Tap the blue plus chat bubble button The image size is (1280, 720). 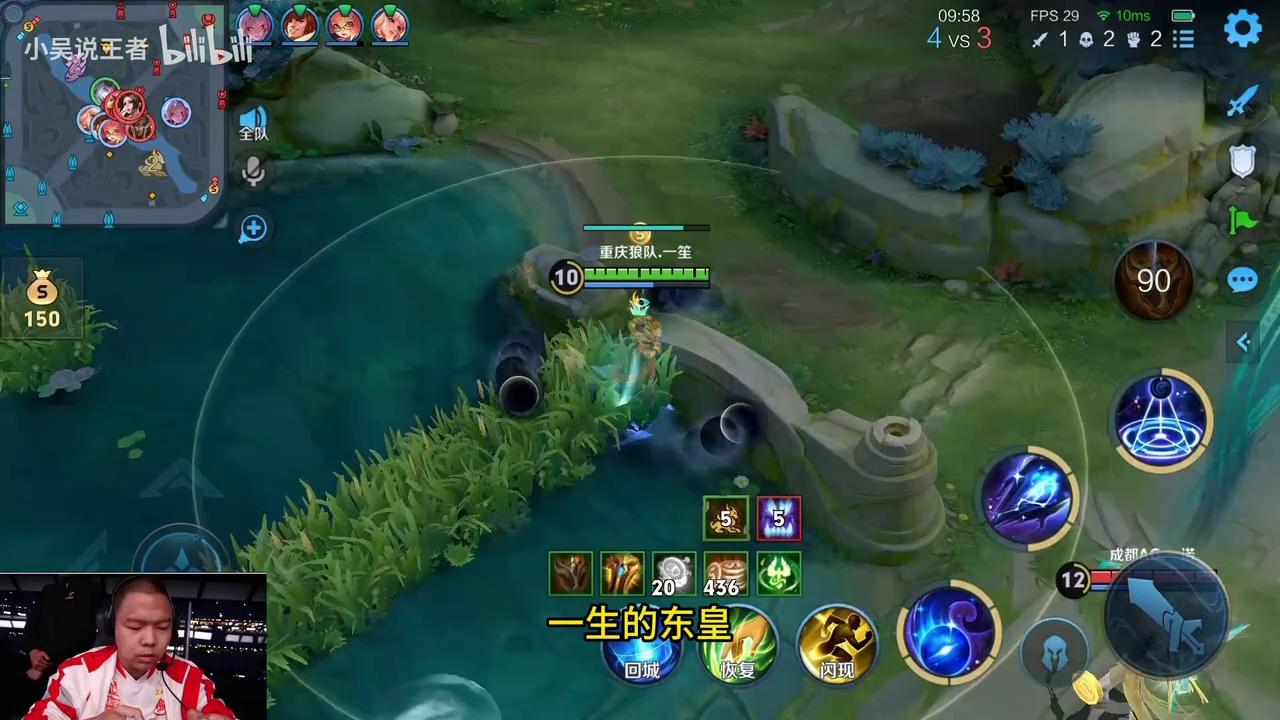coord(253,229)
